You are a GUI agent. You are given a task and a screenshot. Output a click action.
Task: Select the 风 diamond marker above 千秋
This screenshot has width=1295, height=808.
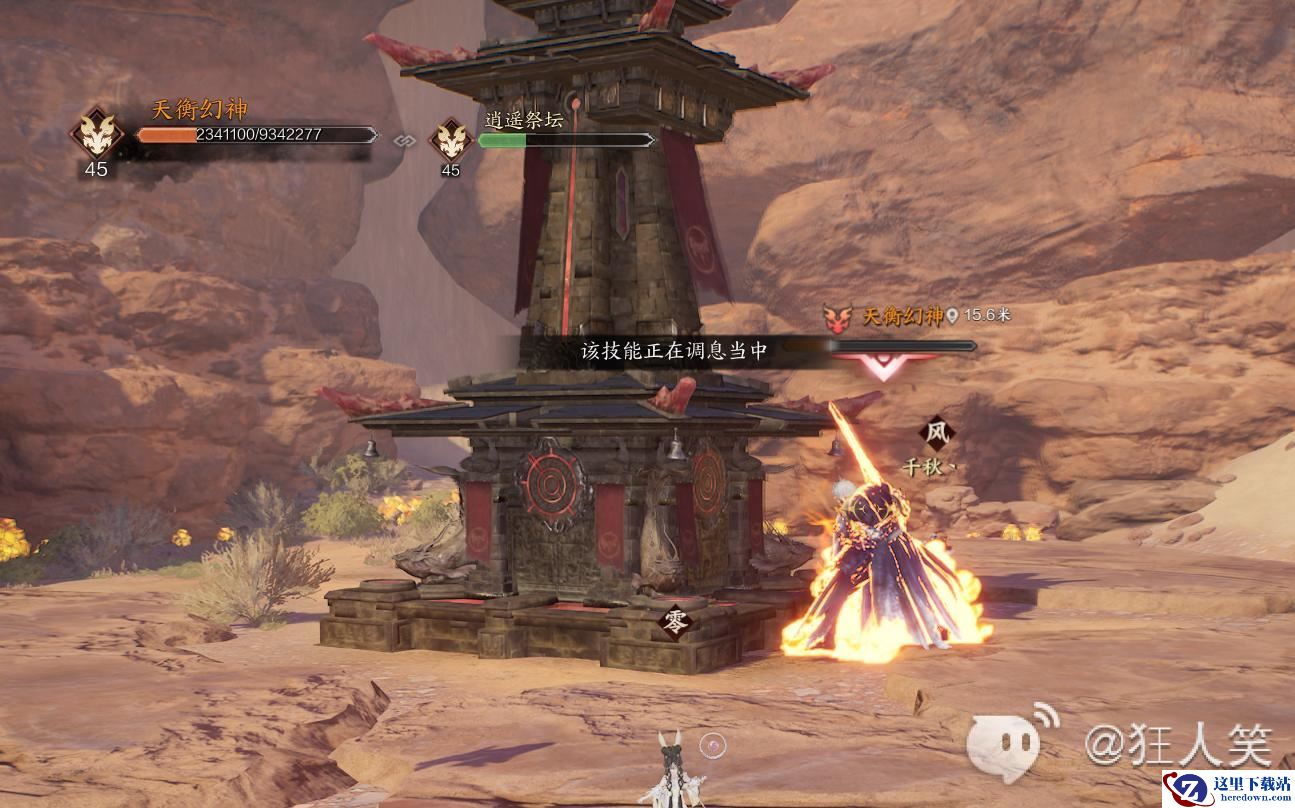coord(936,434)
